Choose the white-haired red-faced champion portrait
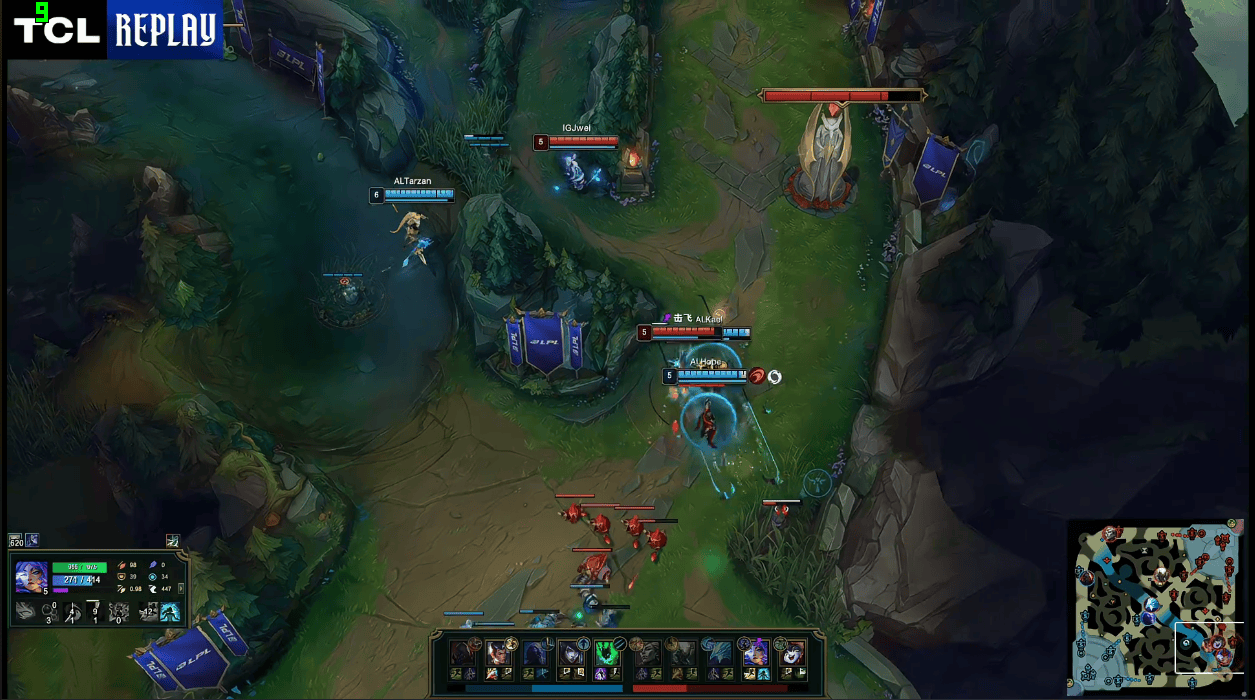The image size is (1255, 700). point(792,654)
